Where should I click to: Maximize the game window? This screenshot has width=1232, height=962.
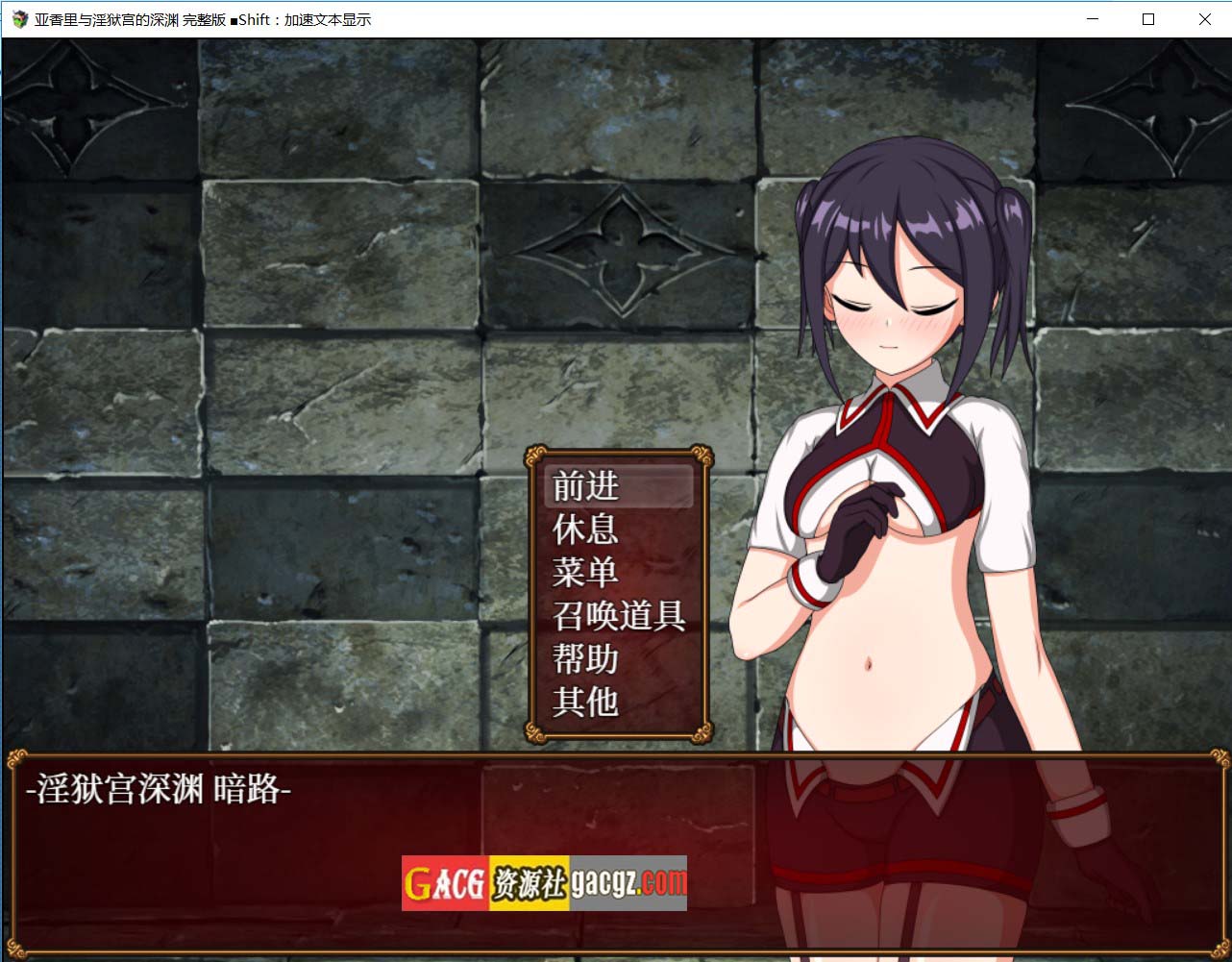point(1148,19)
